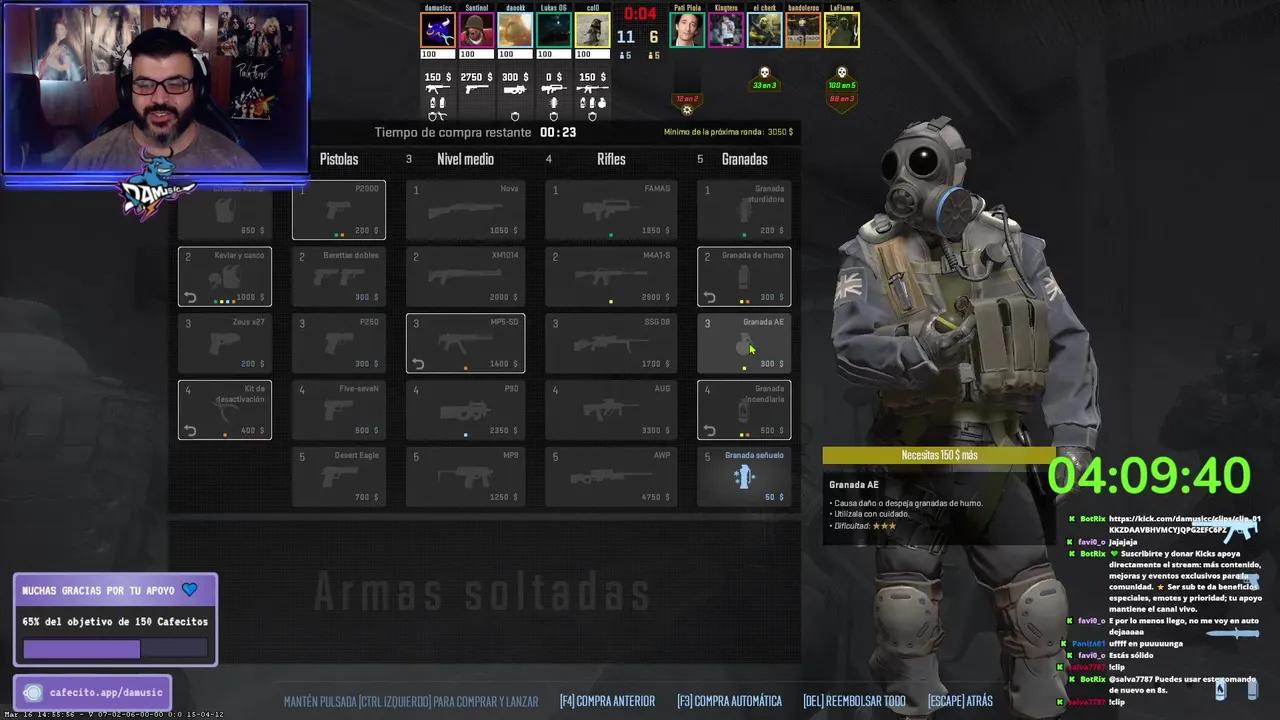Buy the Desert Eagle pistol
Image resolution: width=1280 pixels, height=720 pixels.
point(339,476)
